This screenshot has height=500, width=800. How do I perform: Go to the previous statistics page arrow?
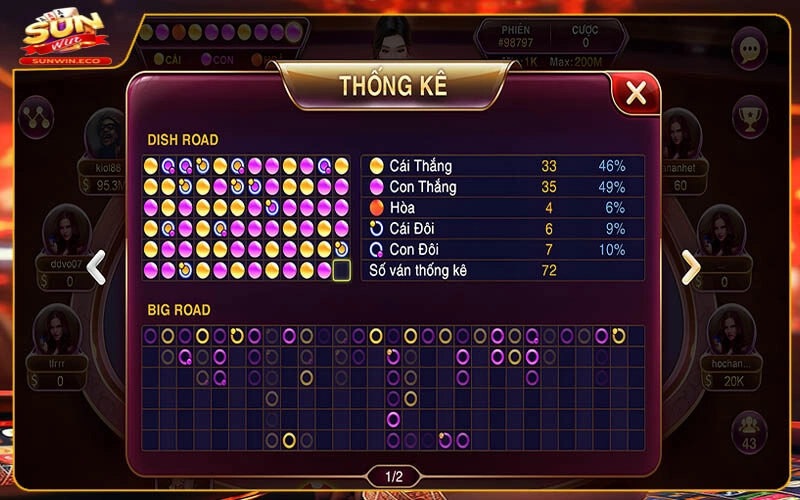pyautogui.click(x=96, y=266)
